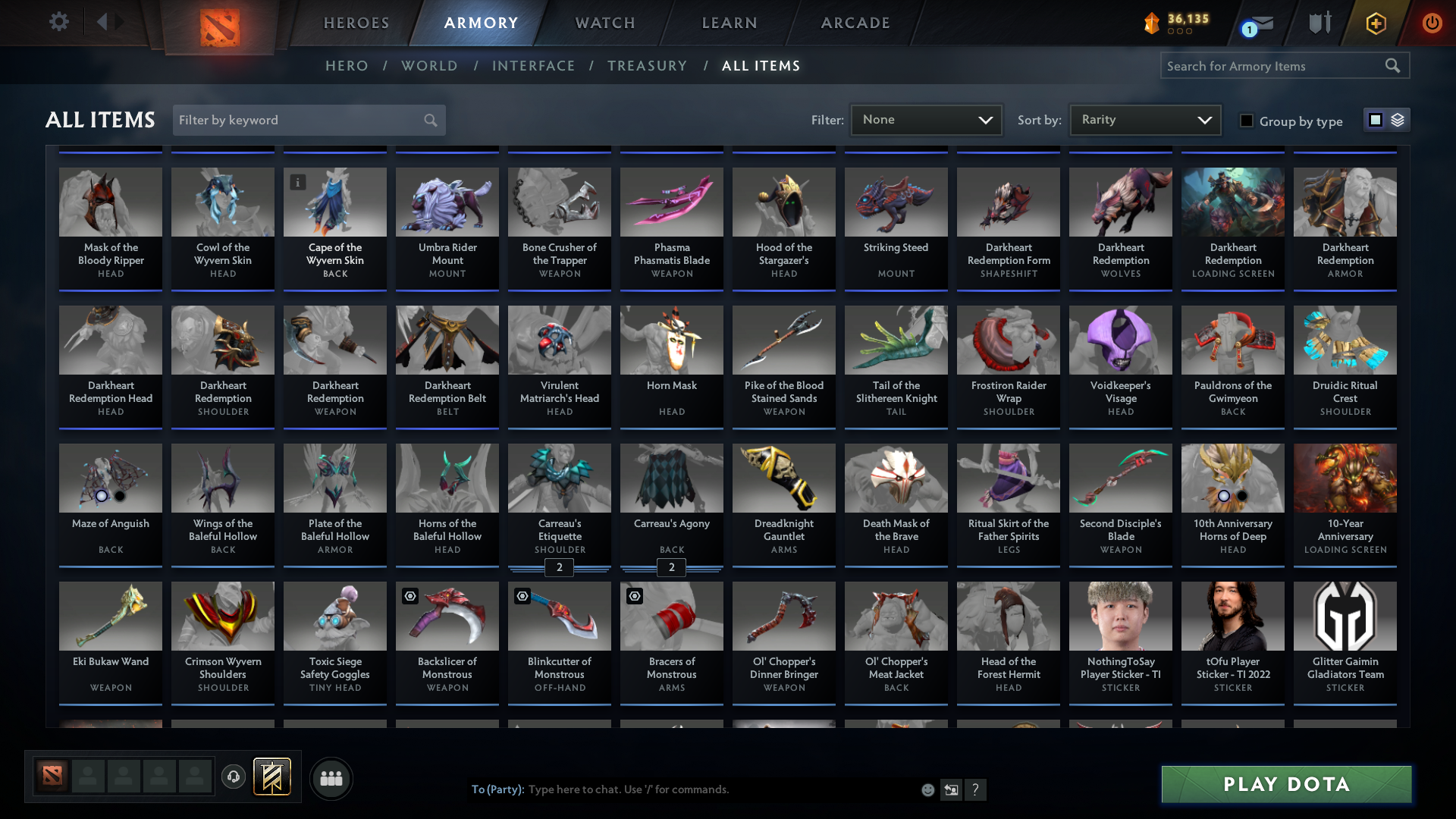Open the Sort by Rarity dropdown

[x=1144, y=120]
